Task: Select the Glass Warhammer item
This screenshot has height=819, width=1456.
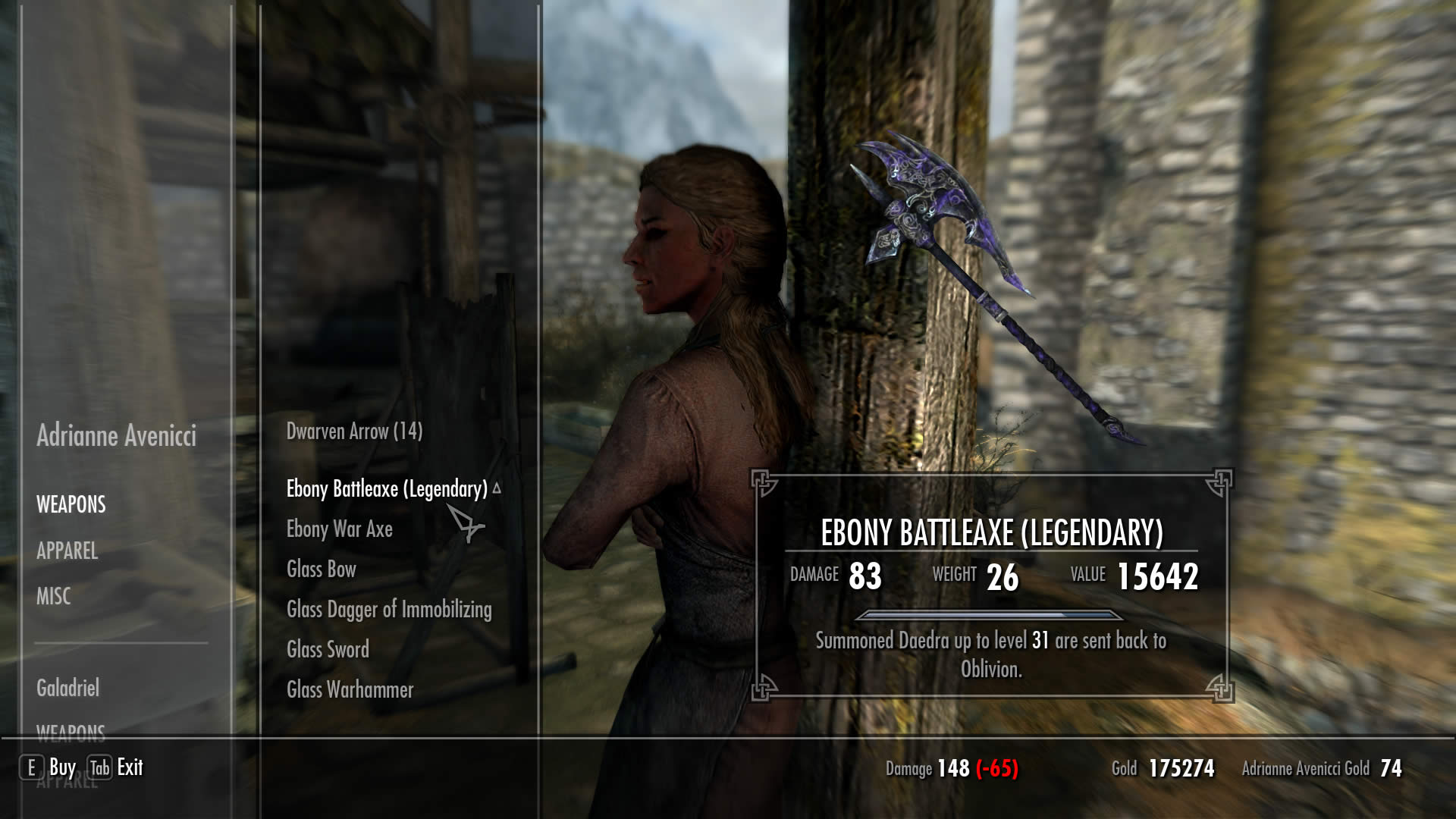Action: click(x=350, y=690)
